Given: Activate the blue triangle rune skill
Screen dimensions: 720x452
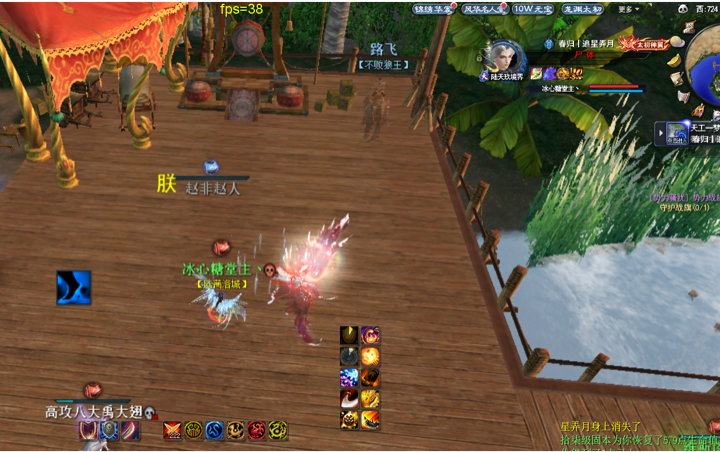Looking at the screenshot, I should [214, 430].
